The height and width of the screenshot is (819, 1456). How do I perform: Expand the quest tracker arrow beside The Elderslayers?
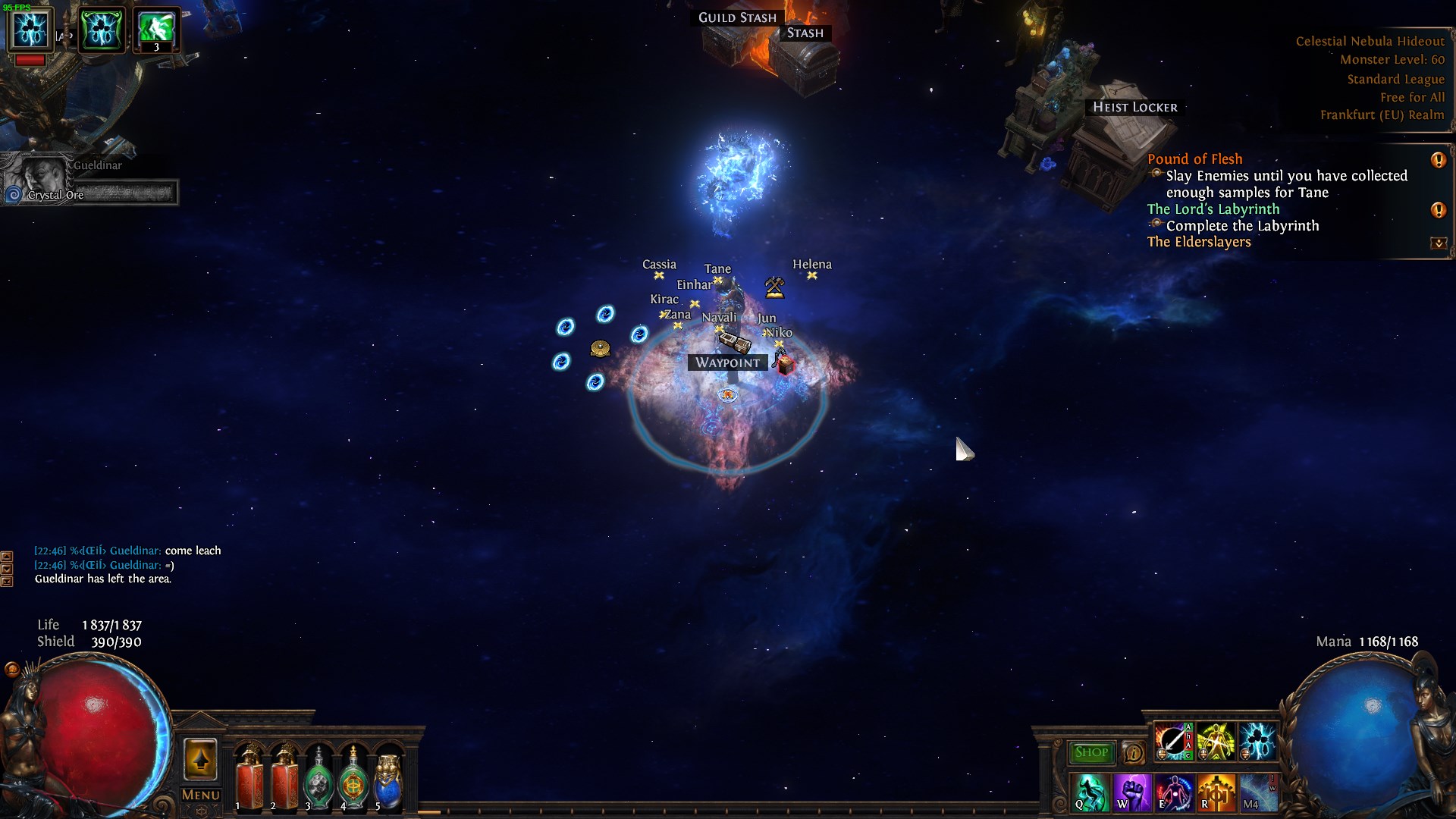tap(1438, 243)
